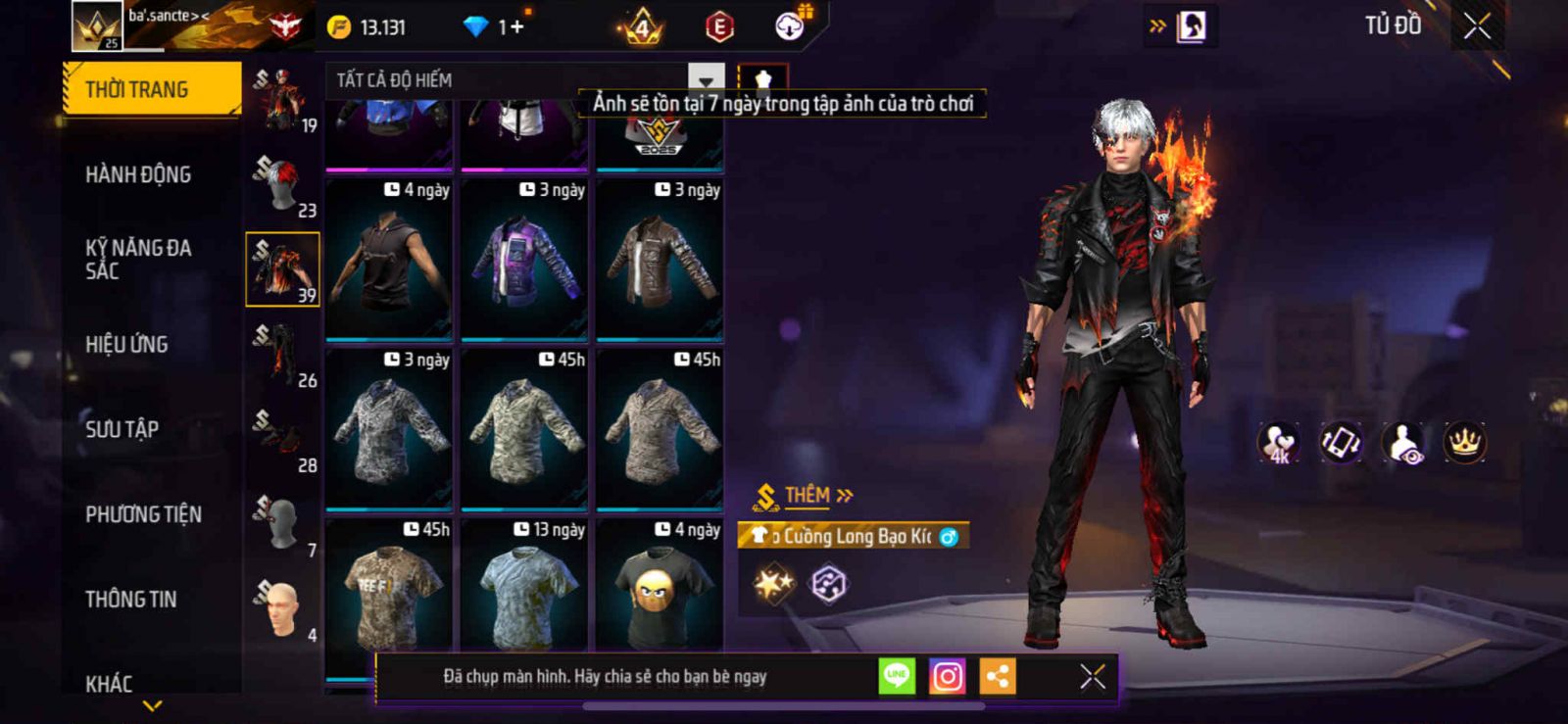Open the TẤT CẢ ĐỘ HIẾM rarity dropdown
Image resolution: width=1568 pixels, height=724 pixels.
(x=706, y=79)
